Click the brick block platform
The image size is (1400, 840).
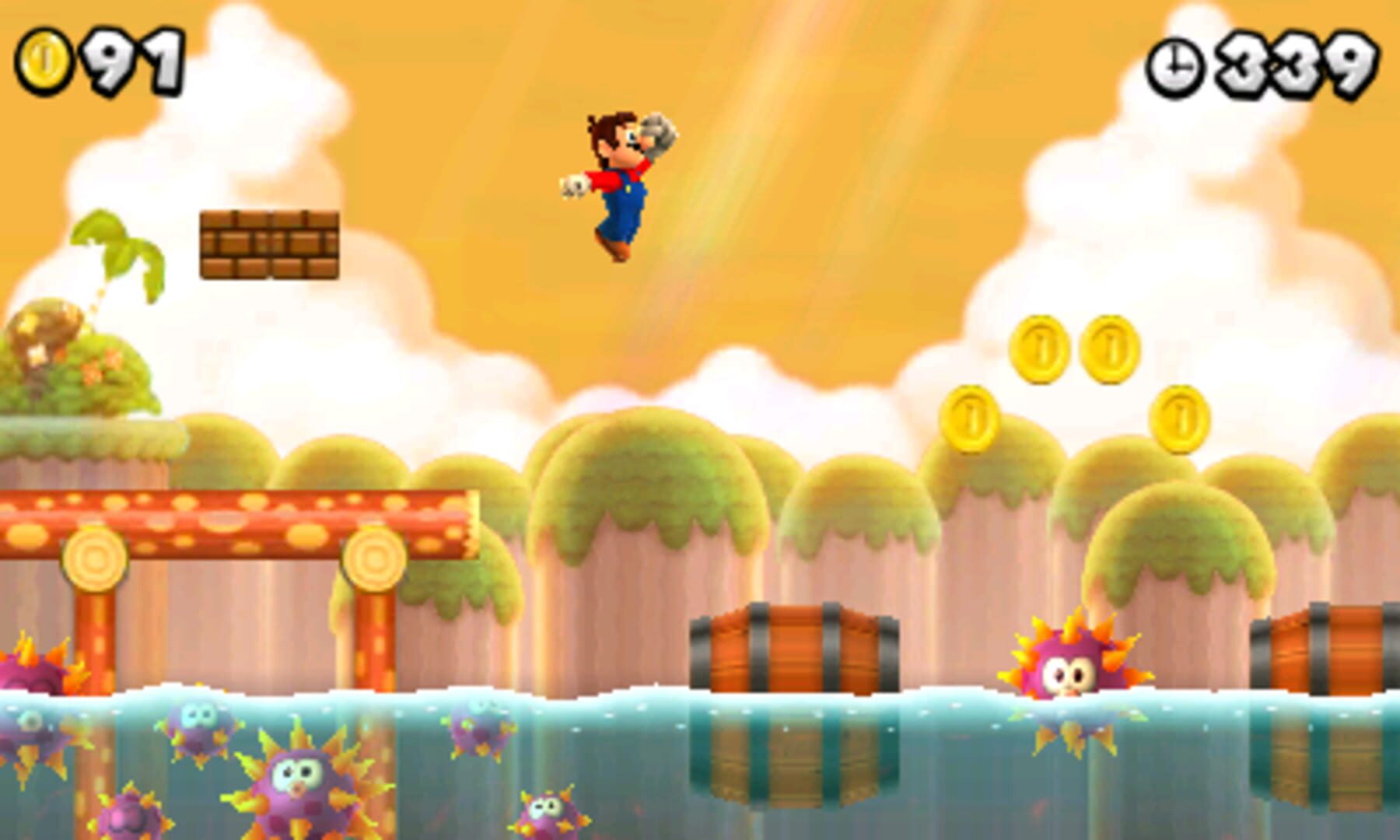pos(270,245)
